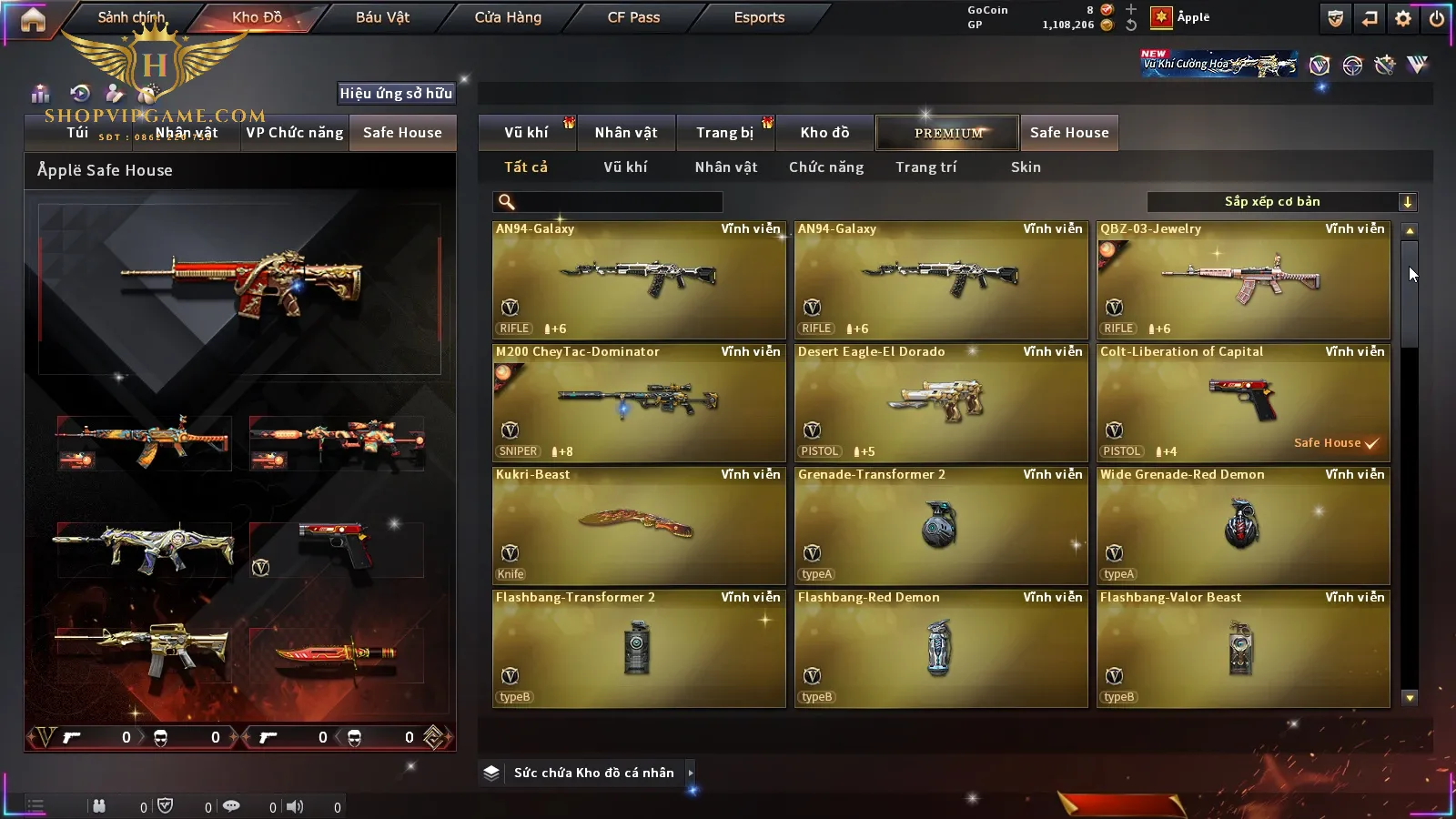Show the Chức năng item filter

pos(826,167)
